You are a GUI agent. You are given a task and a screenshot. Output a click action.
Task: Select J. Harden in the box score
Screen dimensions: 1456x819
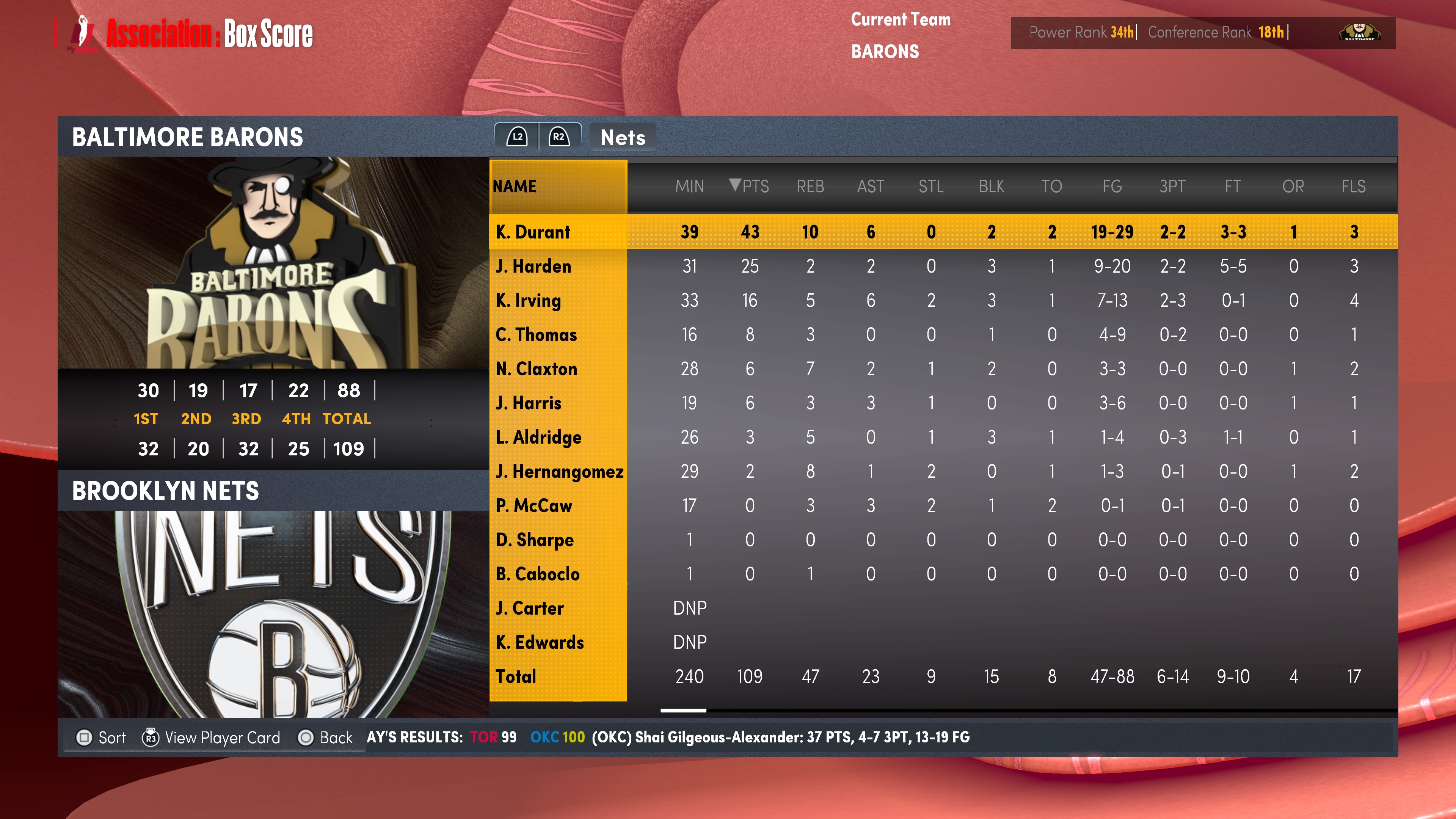[x=533, y=266]
